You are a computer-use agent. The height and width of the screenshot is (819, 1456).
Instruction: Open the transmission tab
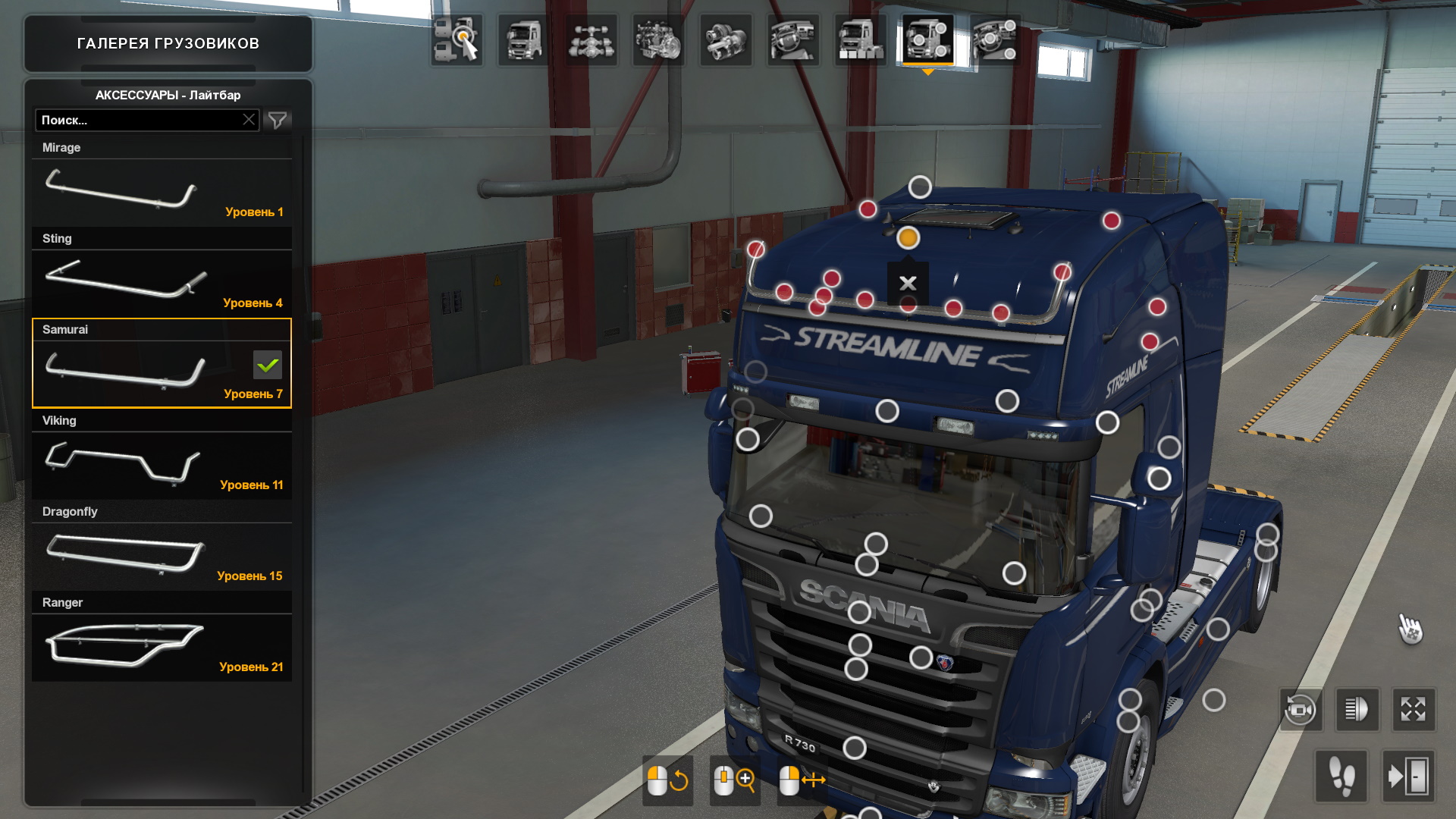click(726, 39)
